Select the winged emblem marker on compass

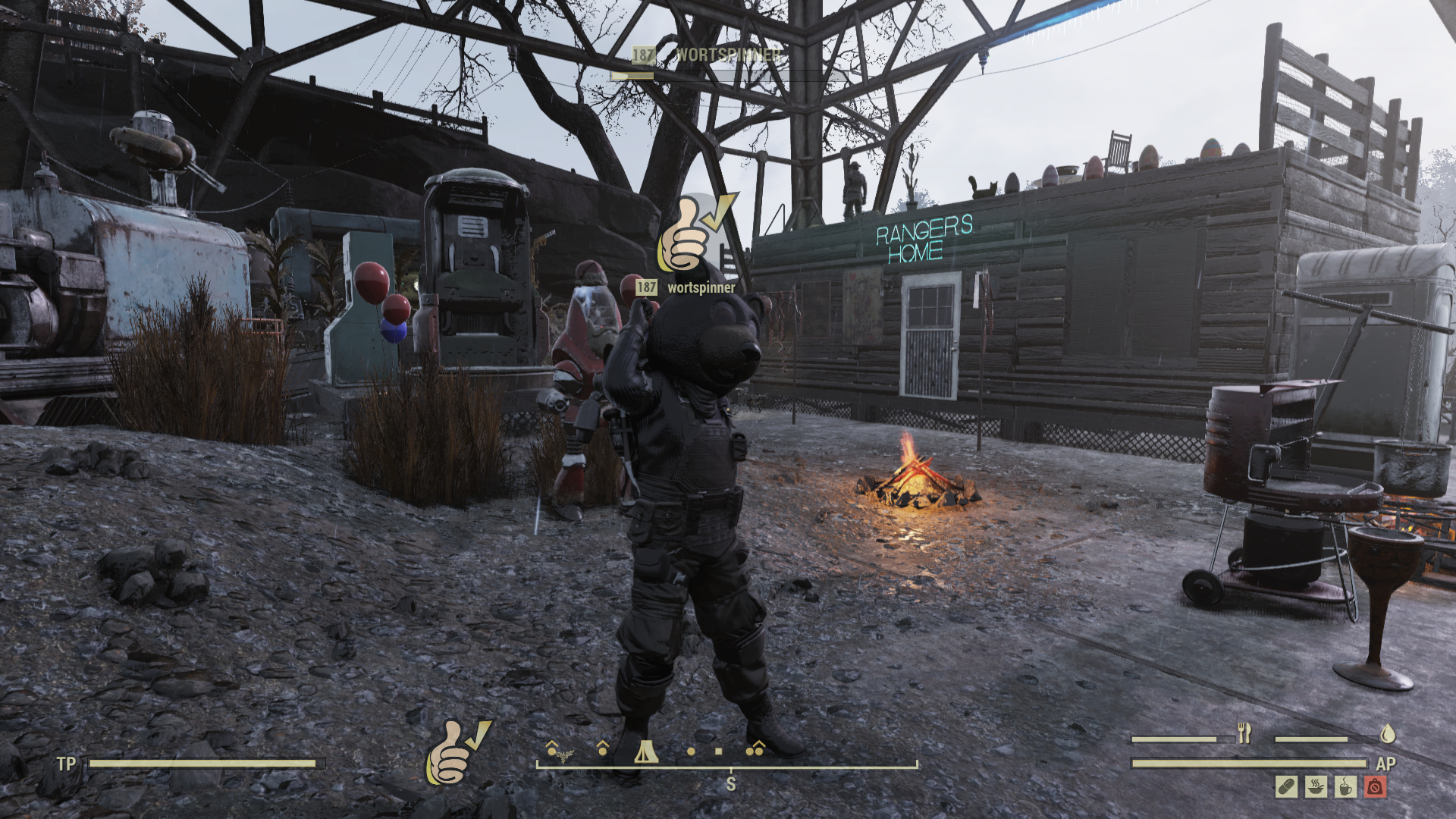561,754
